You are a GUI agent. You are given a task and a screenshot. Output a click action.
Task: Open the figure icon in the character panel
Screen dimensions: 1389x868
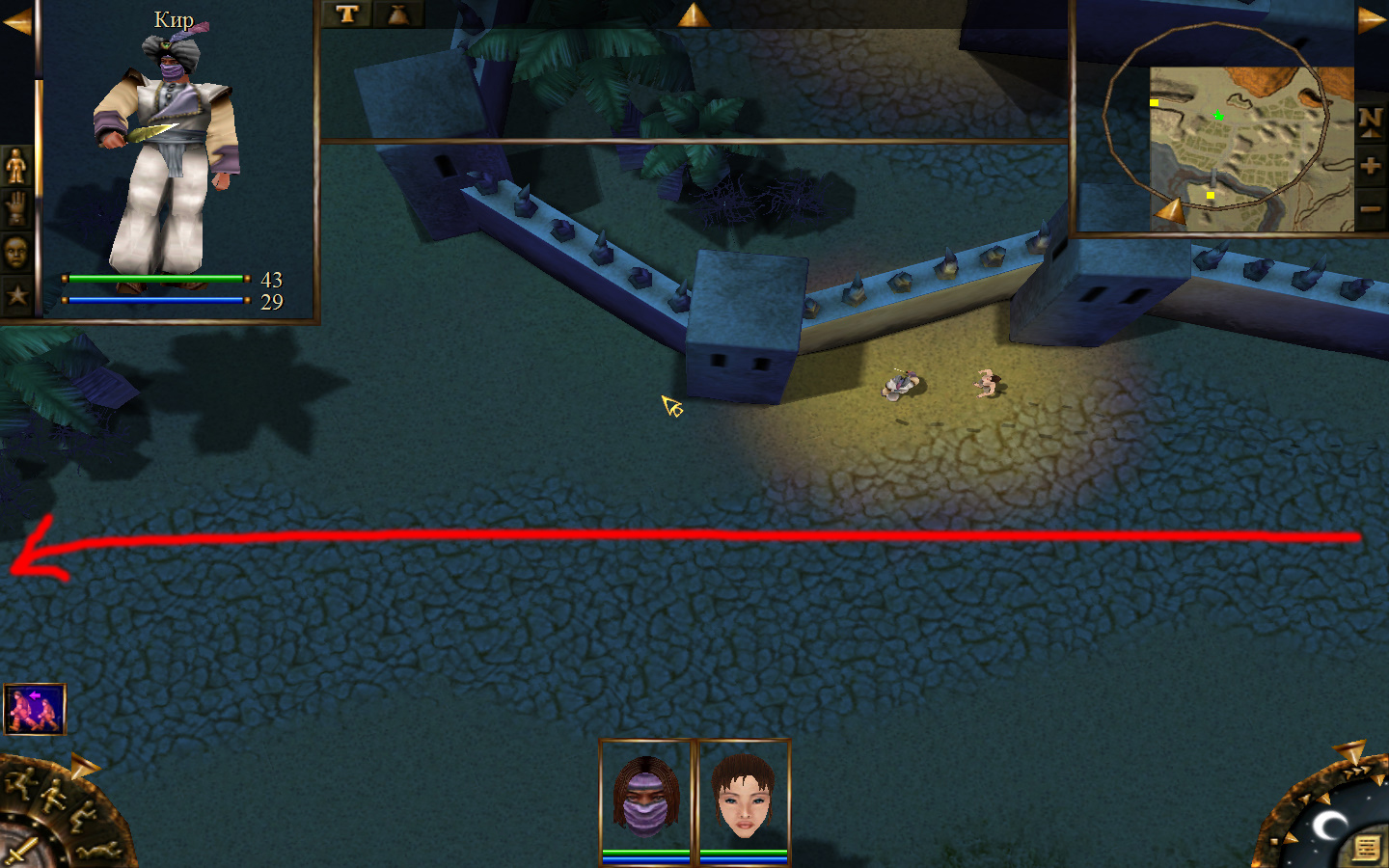(16, 166)
